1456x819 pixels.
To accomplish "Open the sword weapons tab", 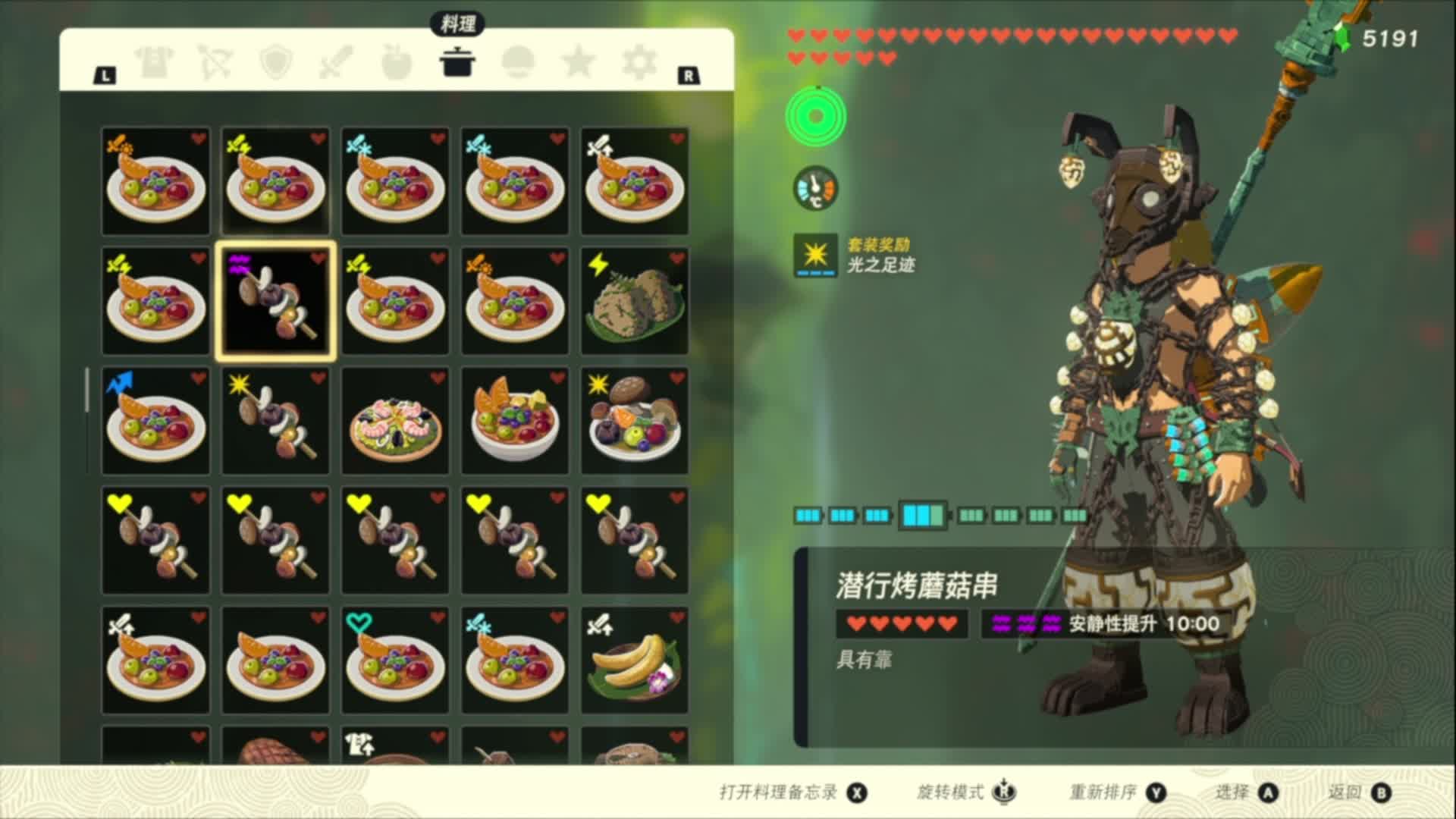I will click(x=336, y=62).
